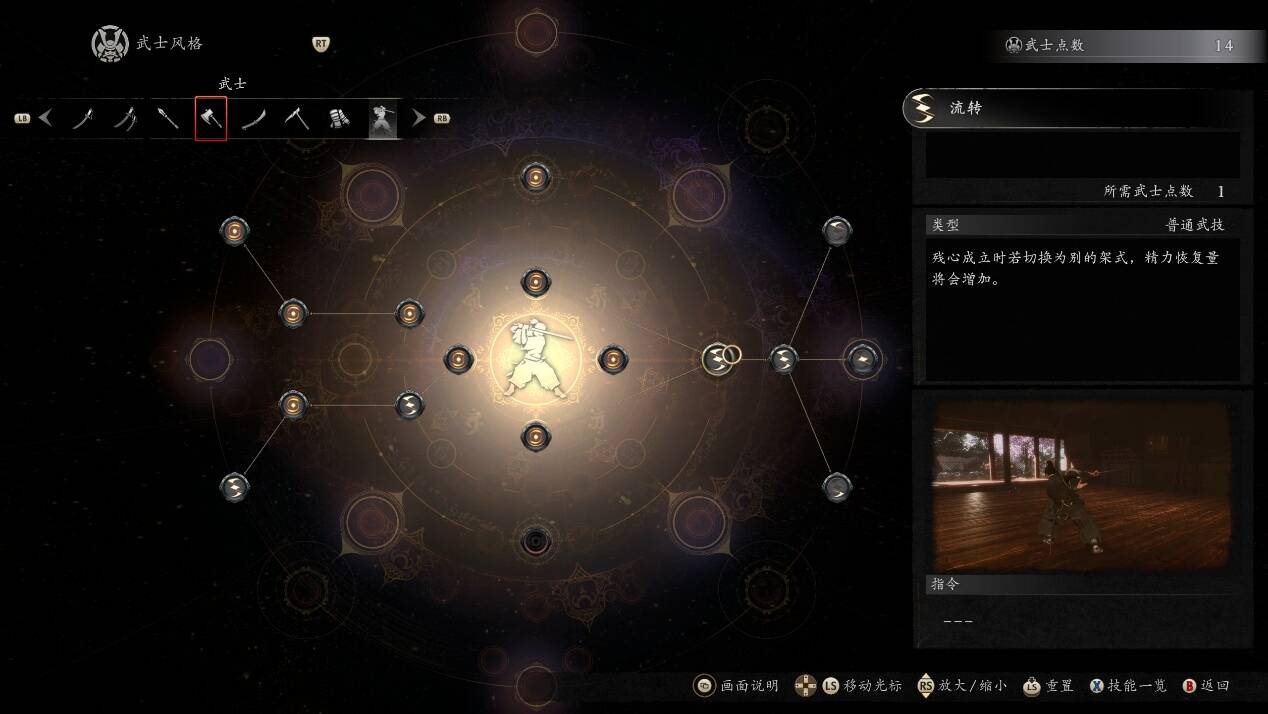The image size is (1268, 714).
Task: Click the right arrow beside the weapon tabs
Action: [x=419, y=118]
